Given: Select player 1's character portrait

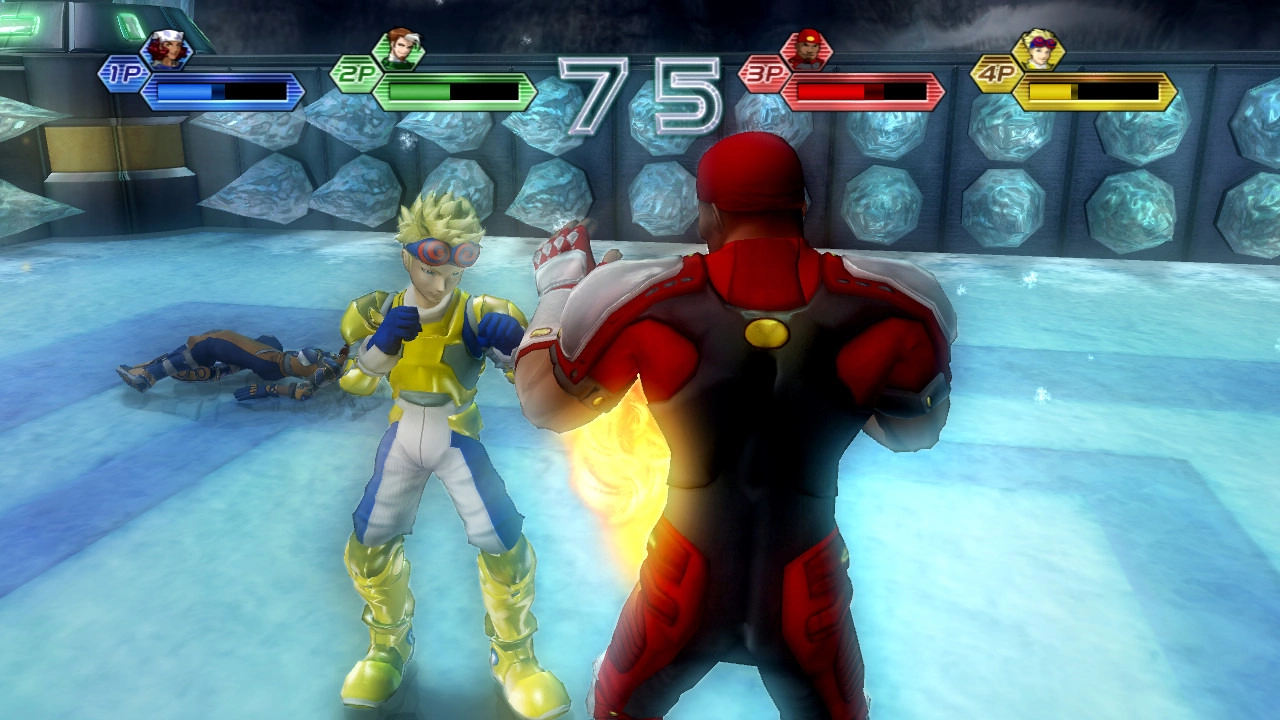Looking at the screenshot, I should click(165, 50).
